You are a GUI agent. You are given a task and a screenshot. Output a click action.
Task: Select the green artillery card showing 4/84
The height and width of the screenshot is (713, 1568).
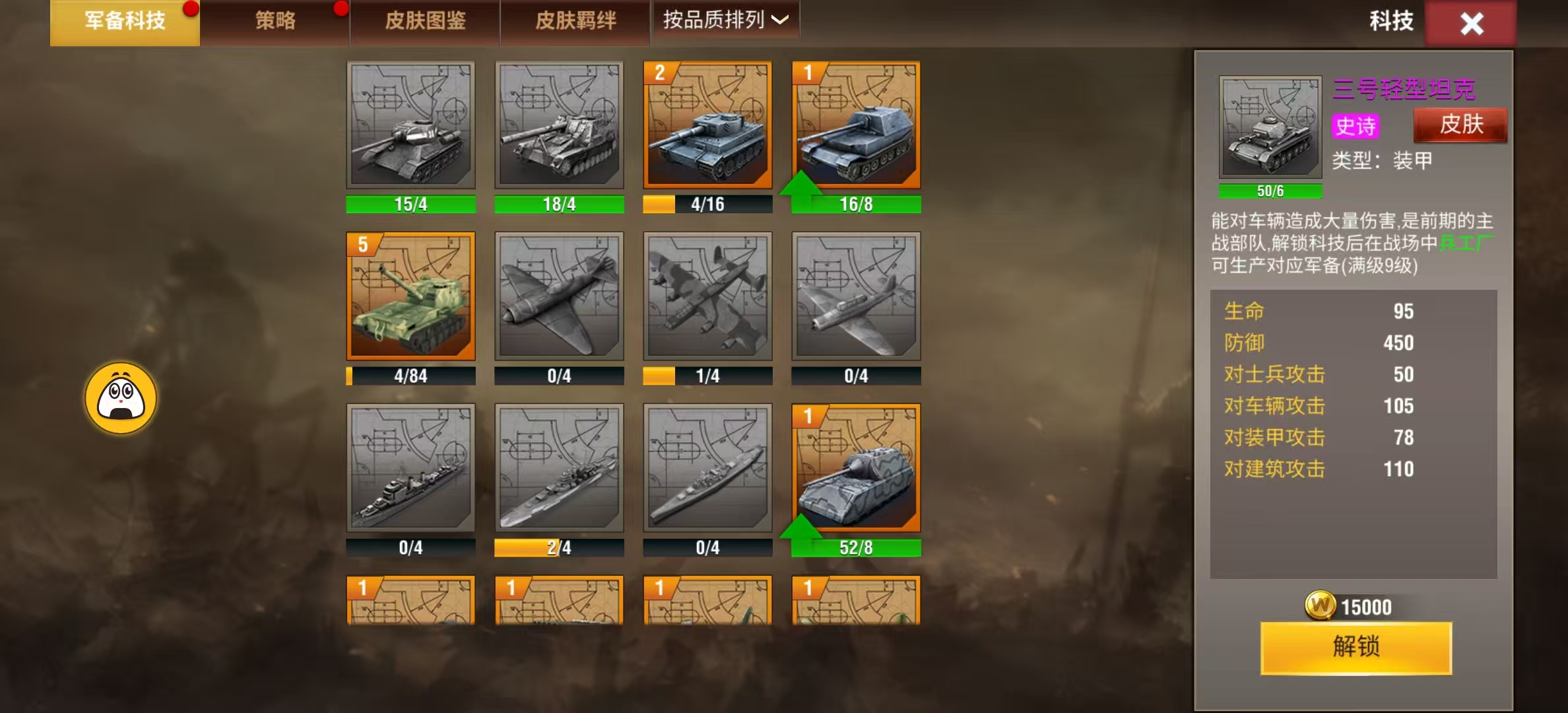pos(410,296)
